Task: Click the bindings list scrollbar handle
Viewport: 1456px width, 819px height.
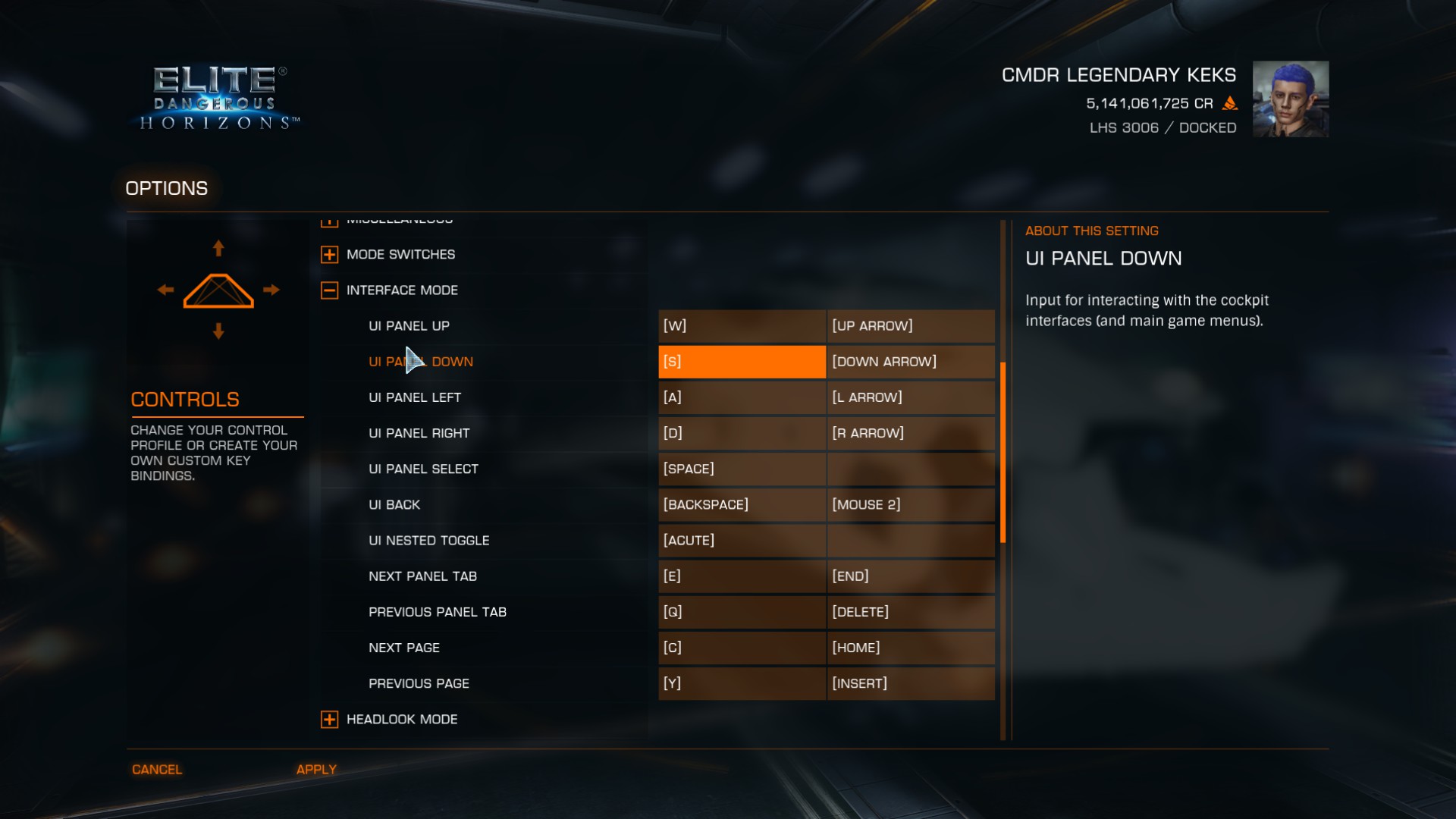Action: coord(1003,452)
